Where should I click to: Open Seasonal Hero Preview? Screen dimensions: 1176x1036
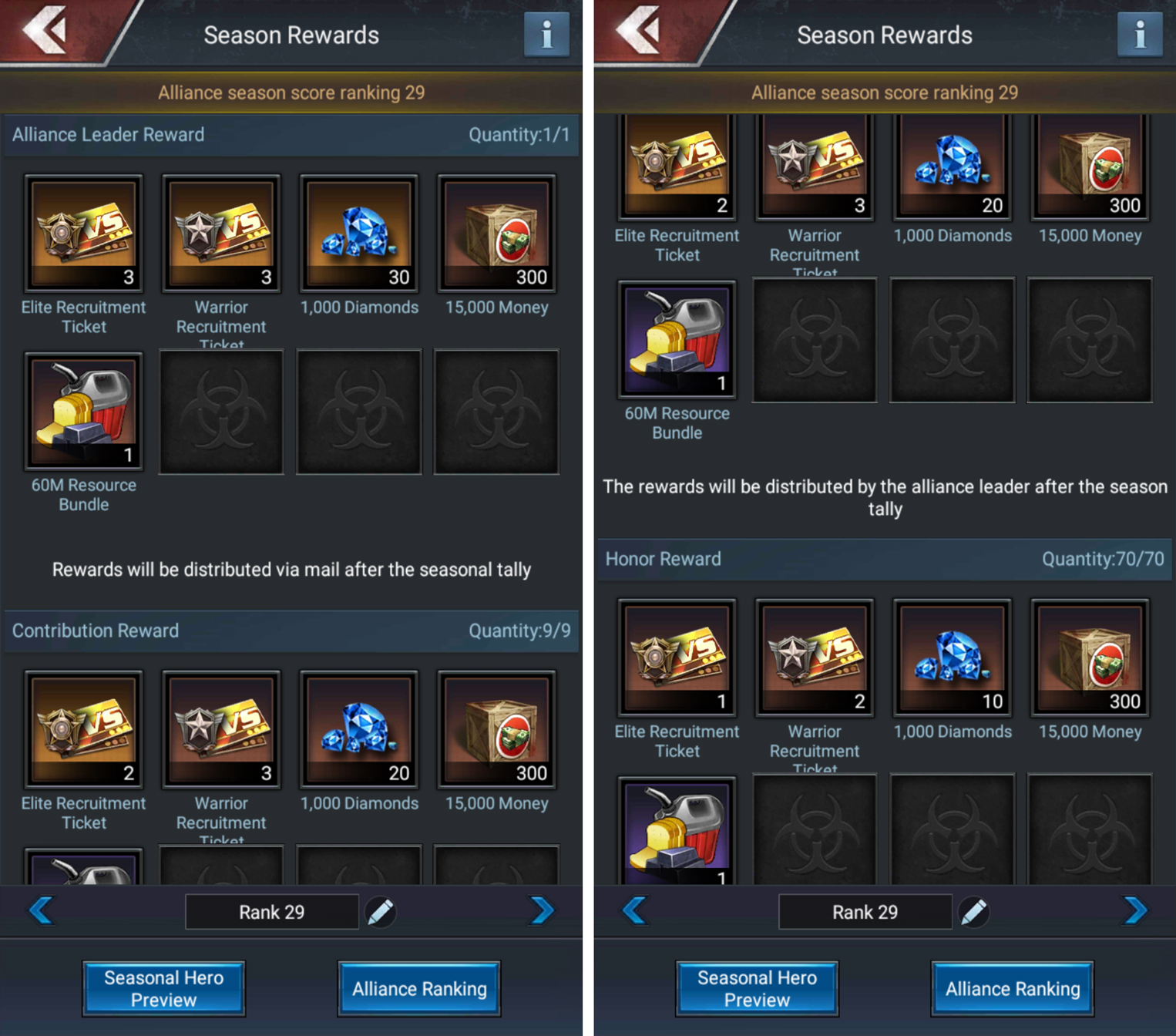[164, 988]
